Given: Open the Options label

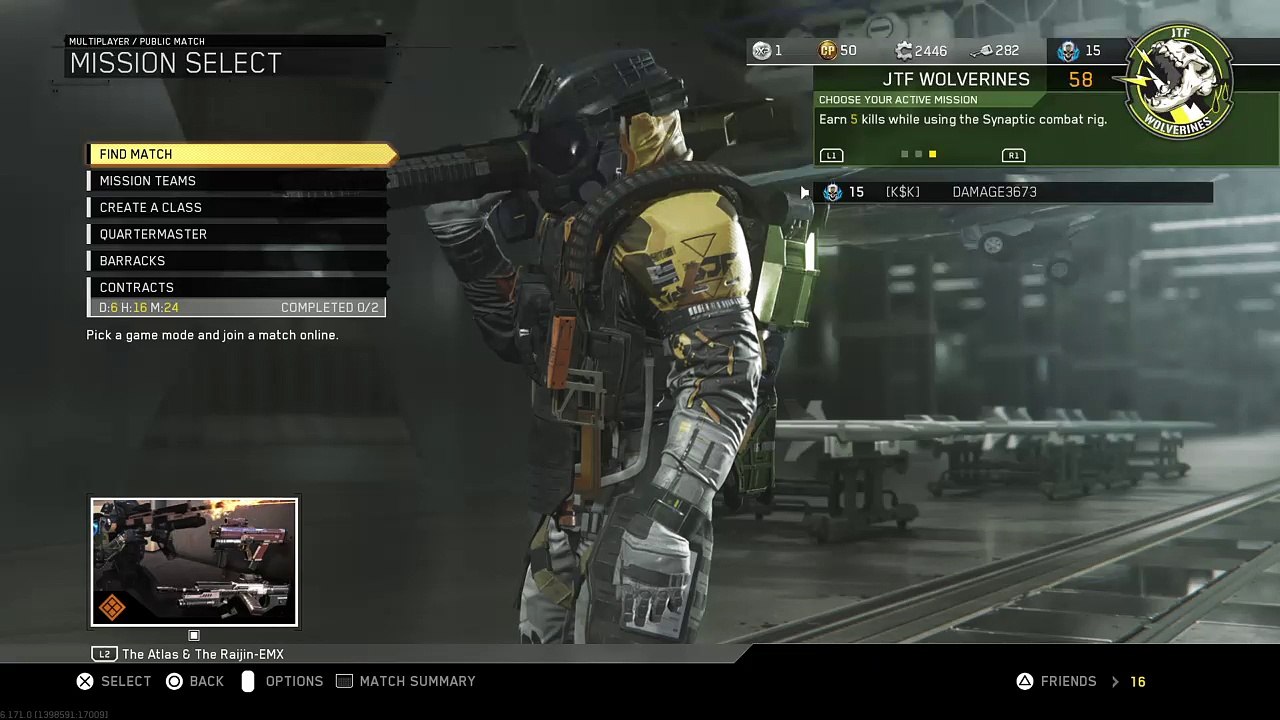Looking at the screenshot, I should 294,681.
